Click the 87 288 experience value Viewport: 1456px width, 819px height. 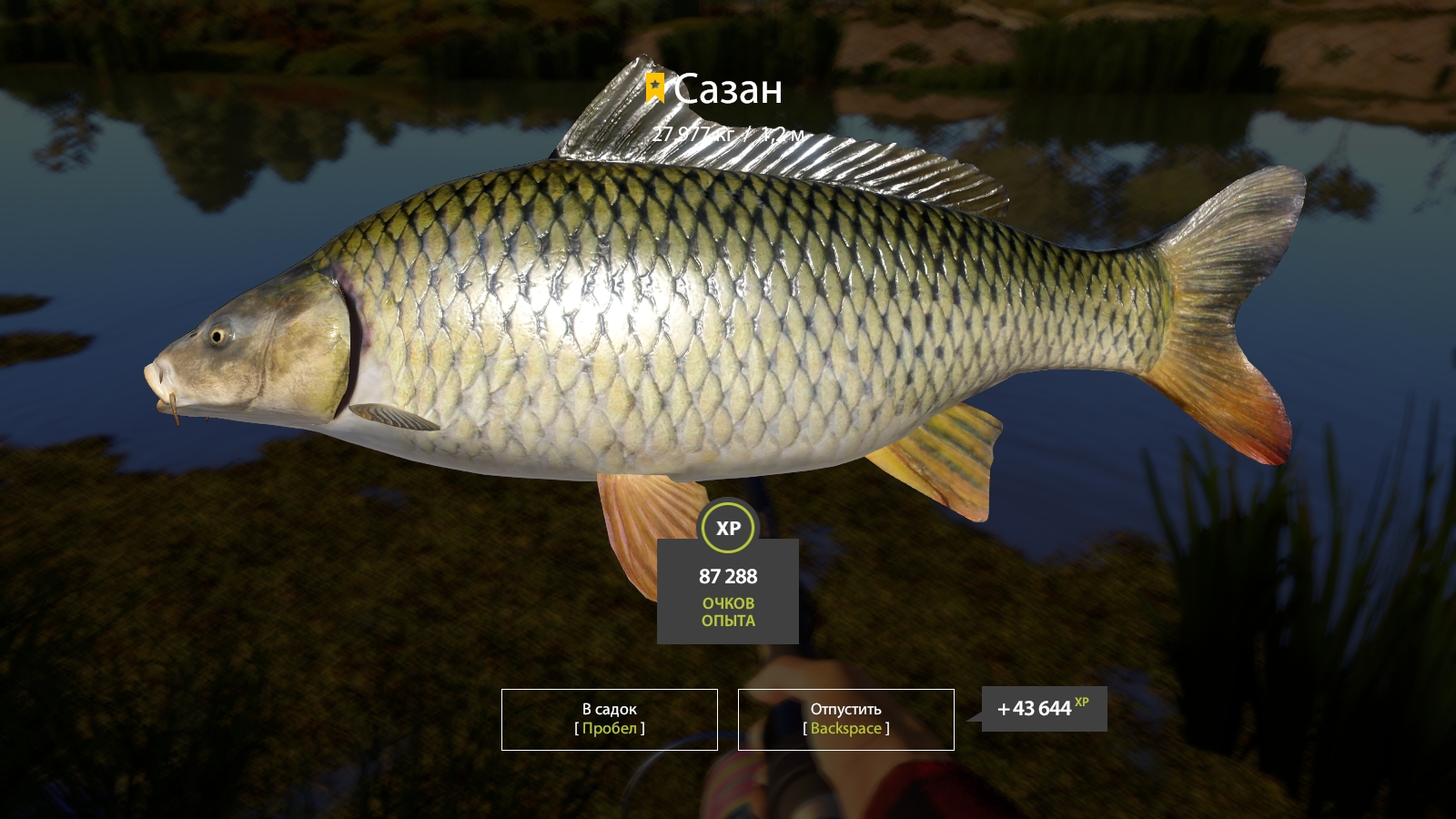click(729, 576)
